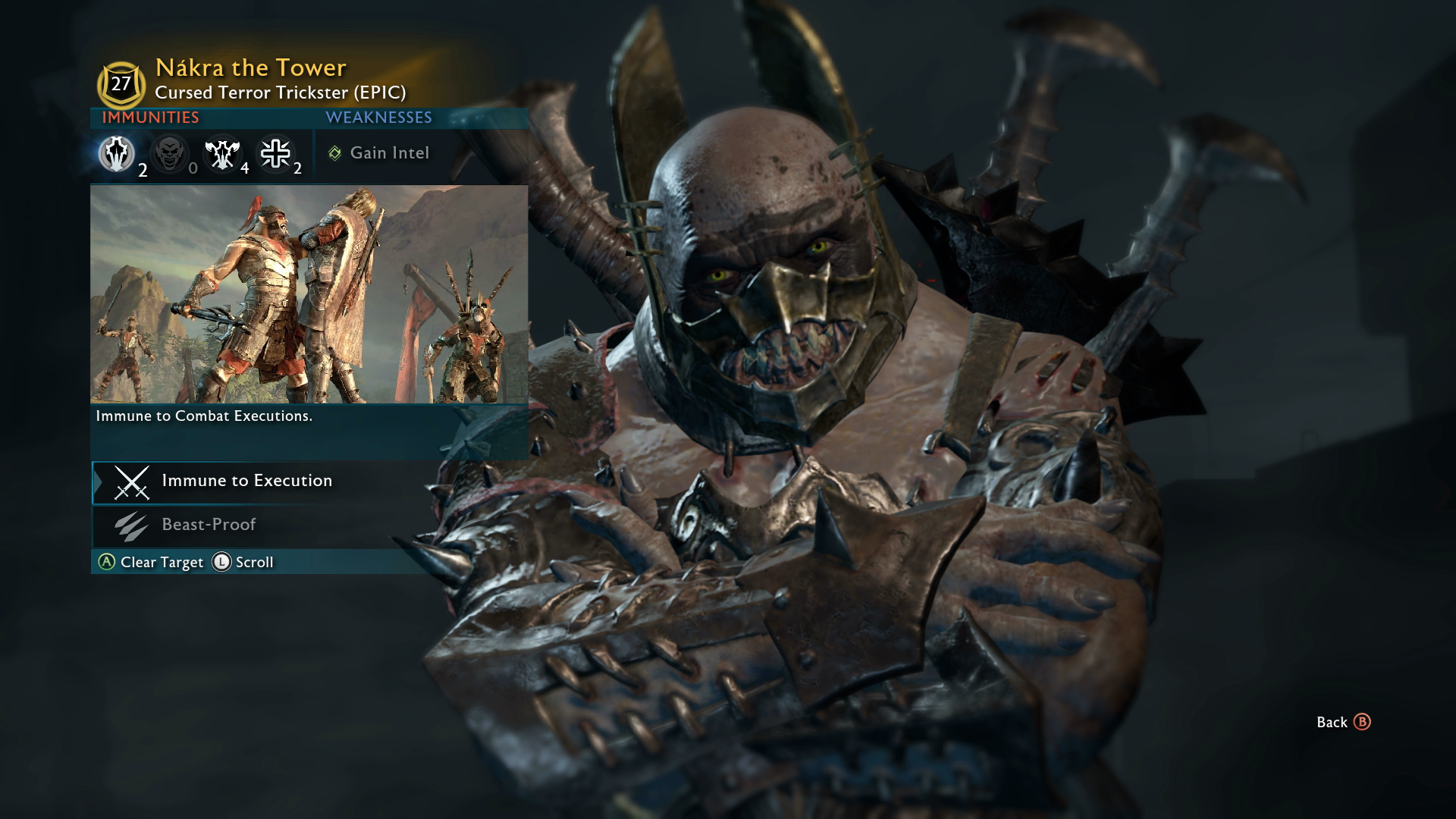Viewport: 1456px width, 819px height.
Task: Expand the highlighted Immune to Execution row
Action: 246,481
